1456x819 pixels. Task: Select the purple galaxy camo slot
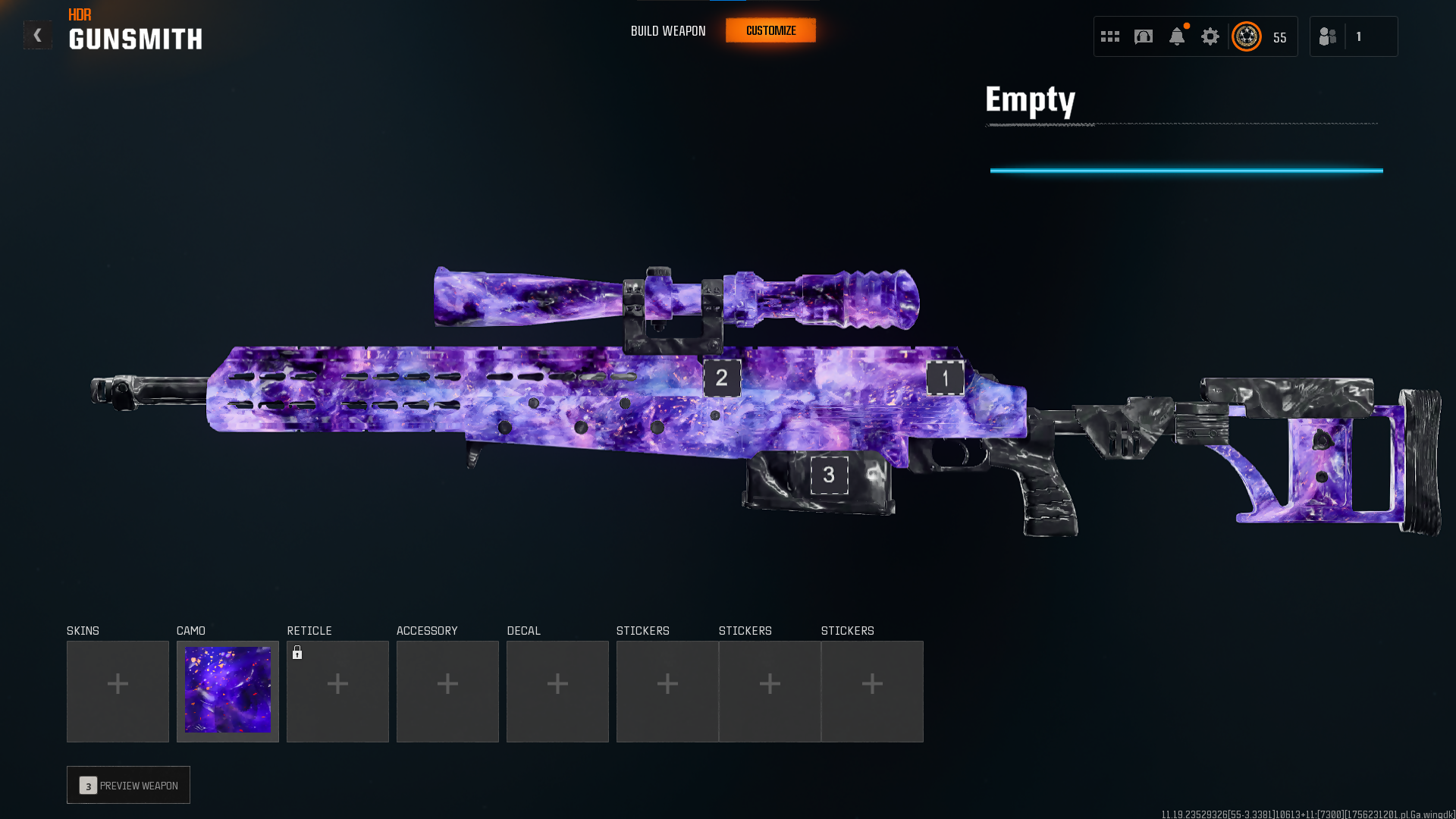click(227, 691)
